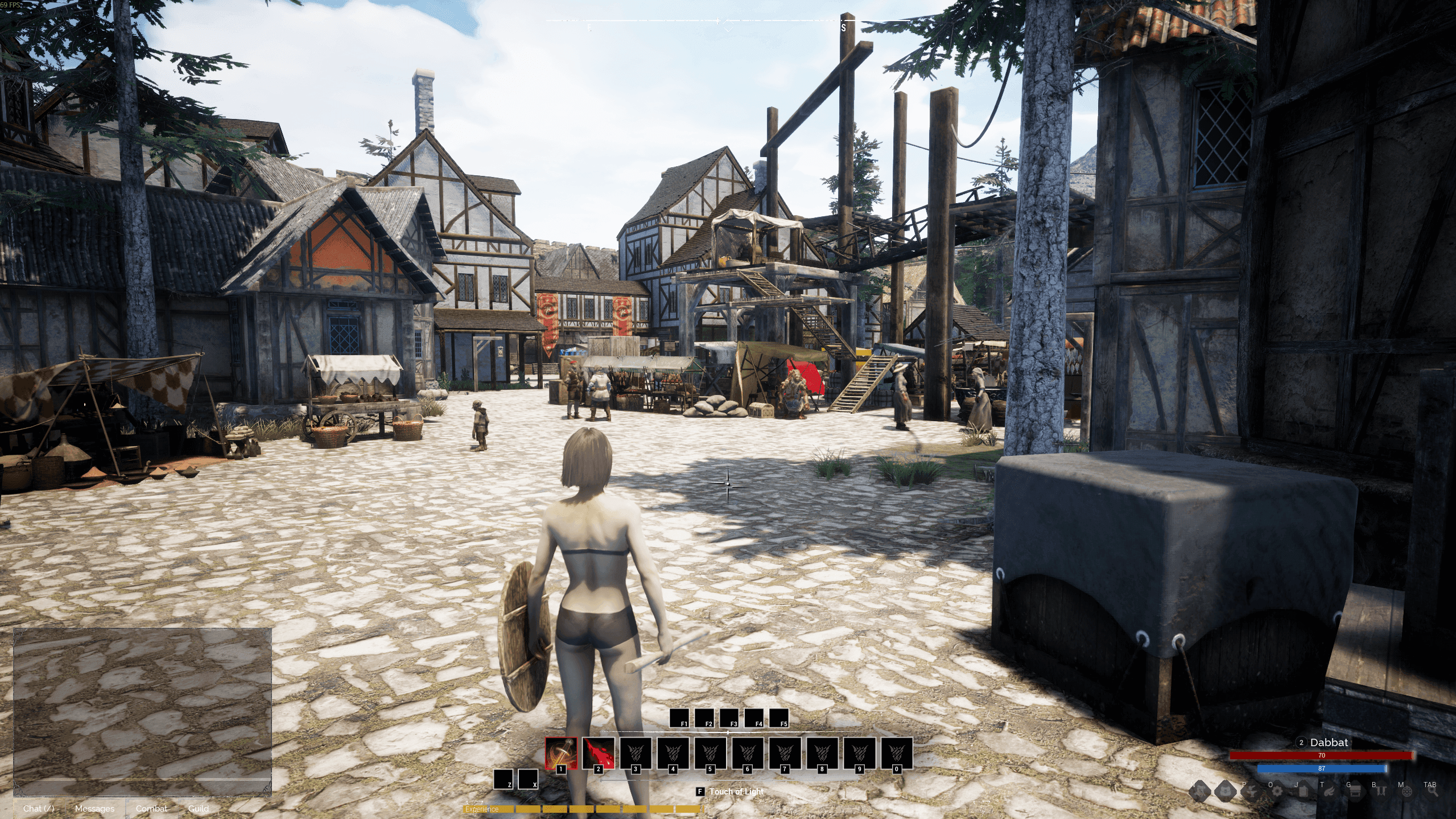This screenshot has width=1456, height=819.
Task: Switch to the Chat tab
Action: click(39, 808)
